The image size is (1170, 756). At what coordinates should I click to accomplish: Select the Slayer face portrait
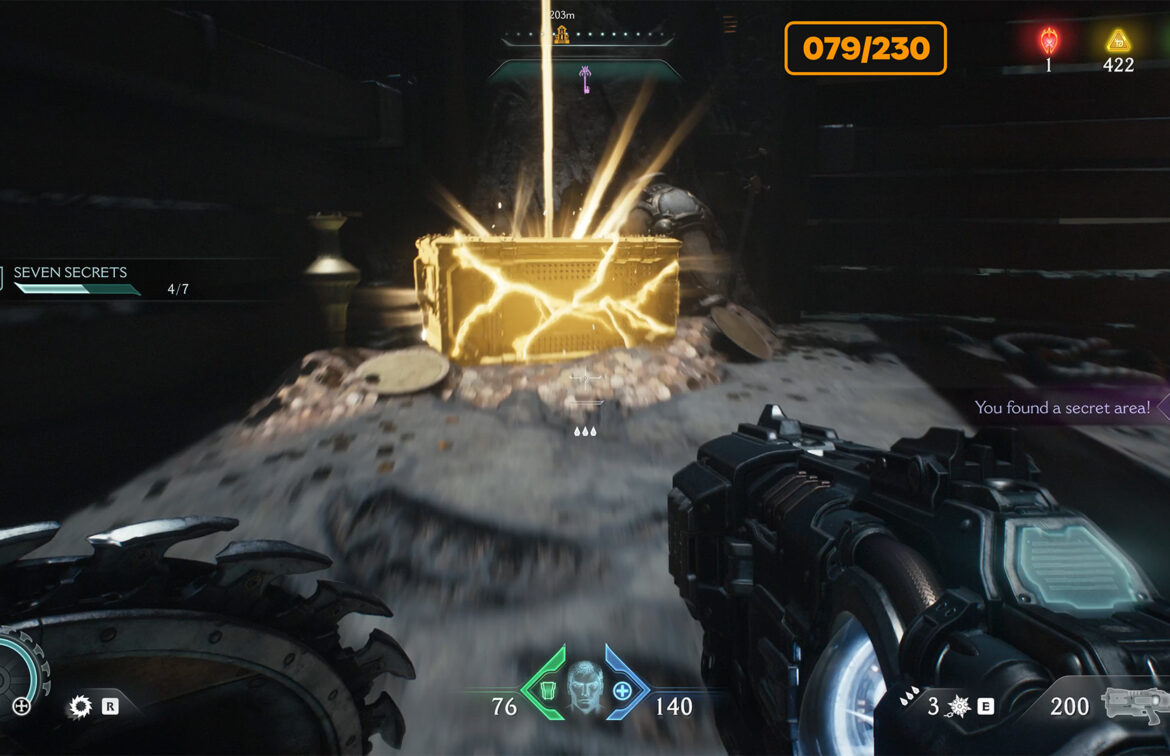coord(585,686)
